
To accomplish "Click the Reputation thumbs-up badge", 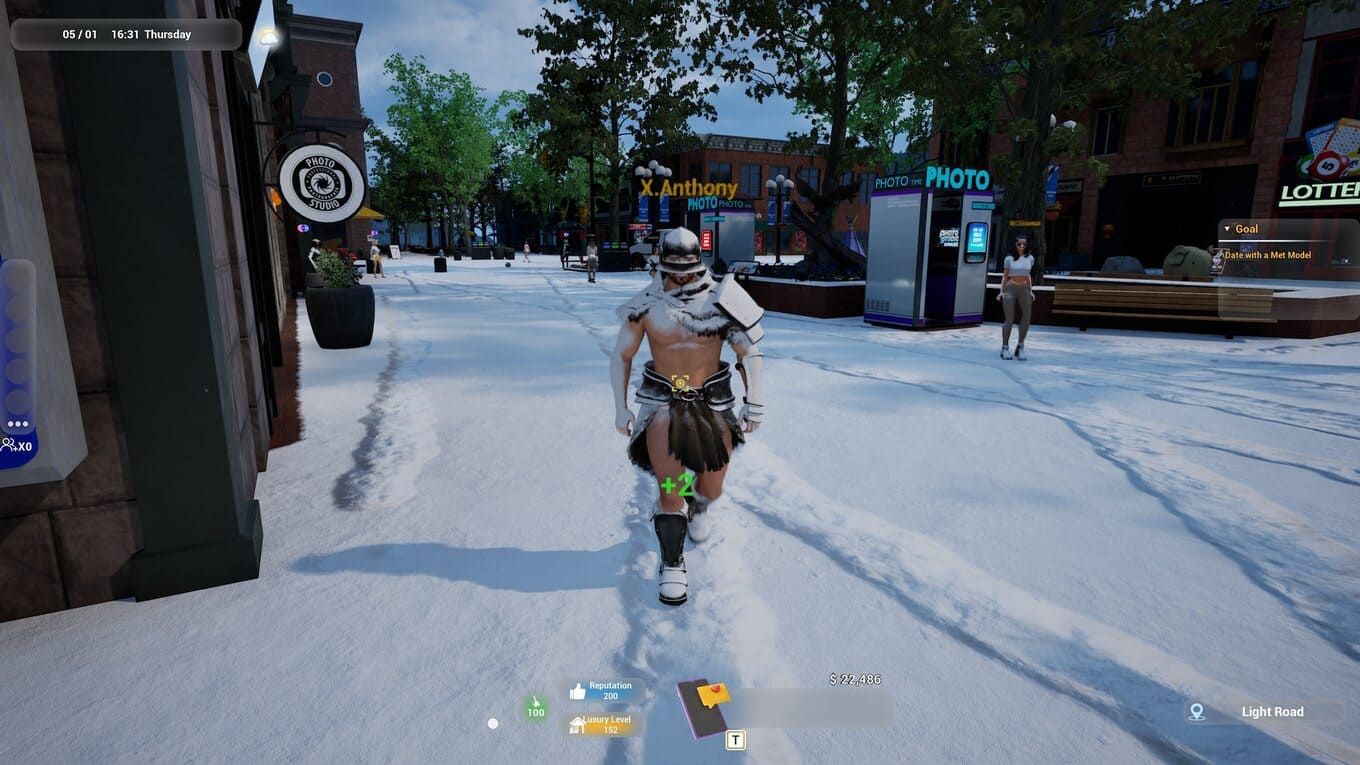I will [578, 691].
